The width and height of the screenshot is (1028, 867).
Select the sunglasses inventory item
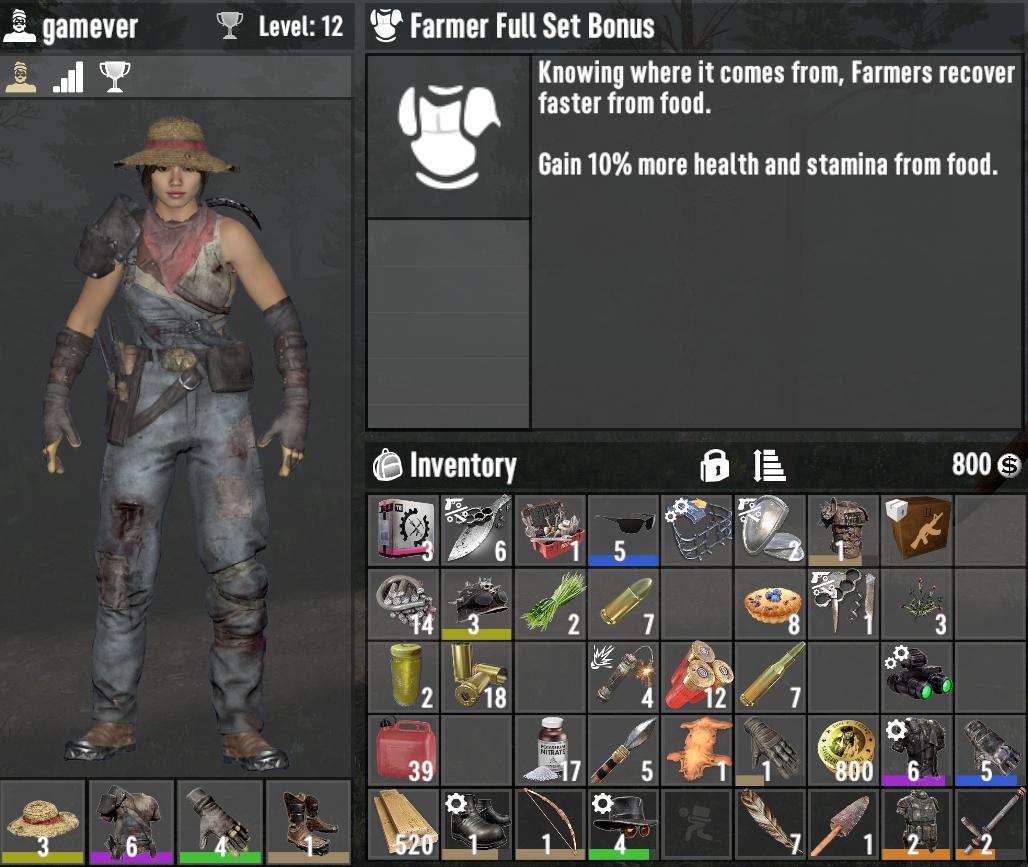pyautogui.click(x=623, y=528)
